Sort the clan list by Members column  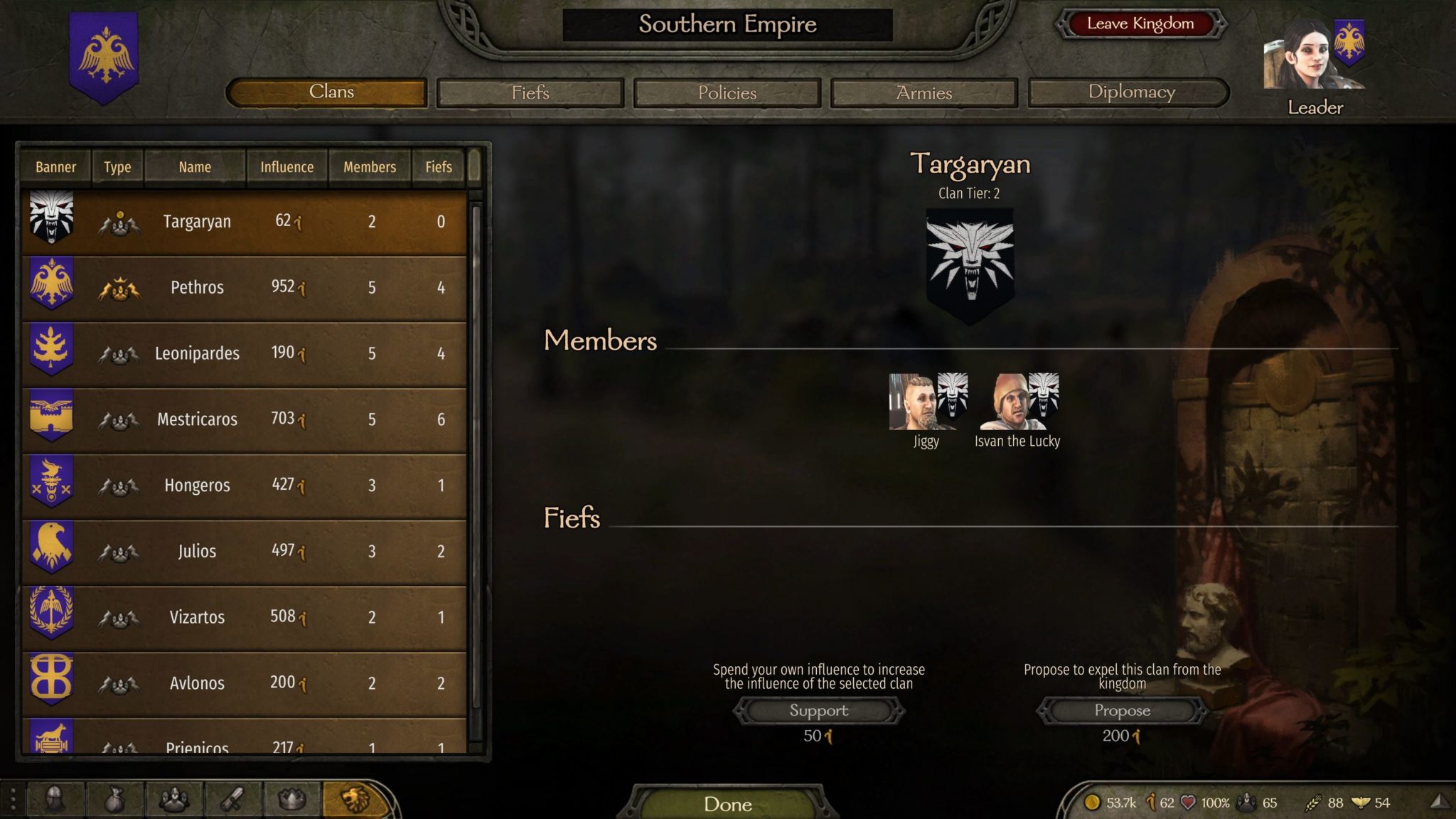point(369,167)
